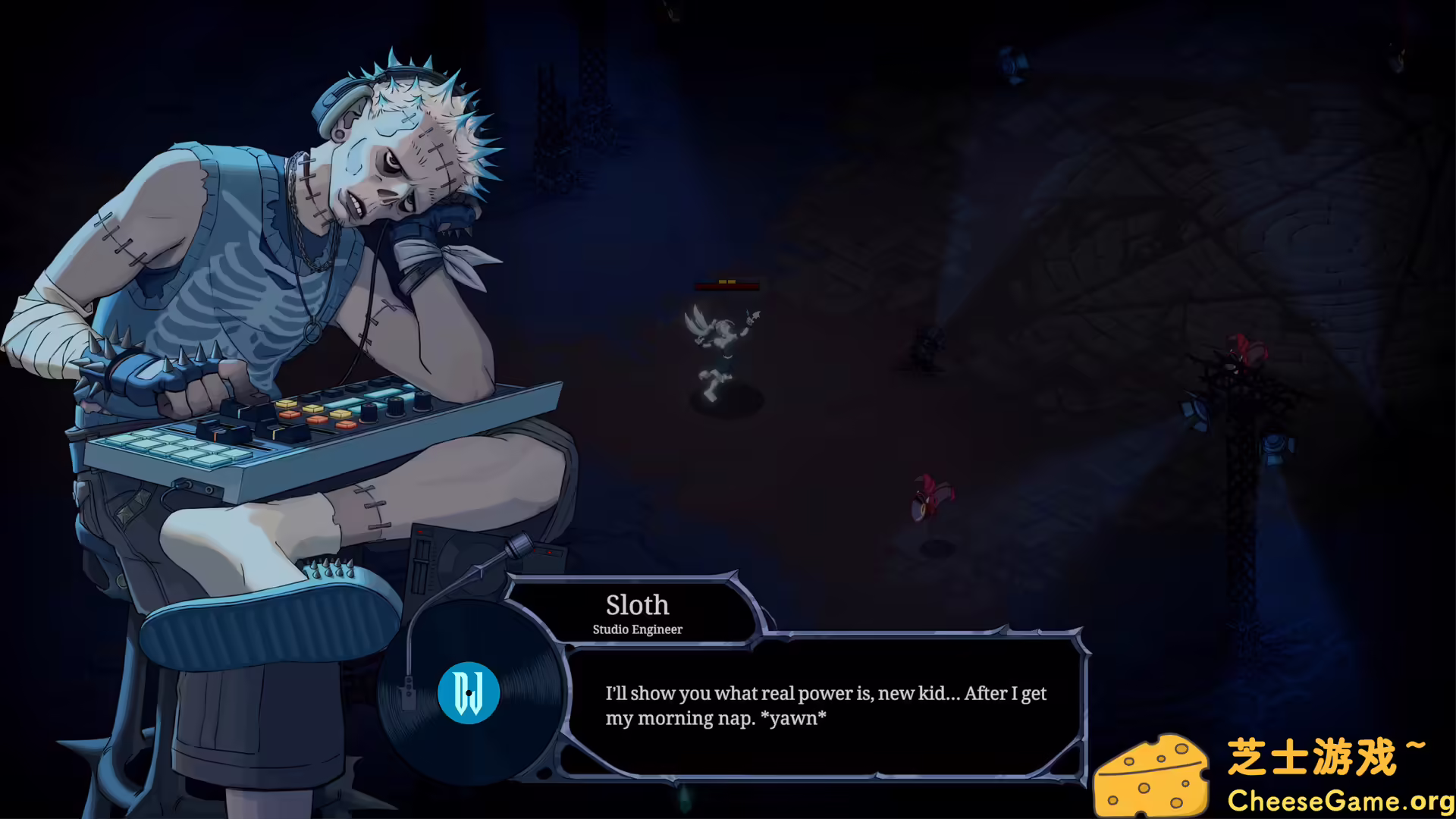Advance the dialogue about real power
Screen dimensions: 1456x819
[827, 705]
